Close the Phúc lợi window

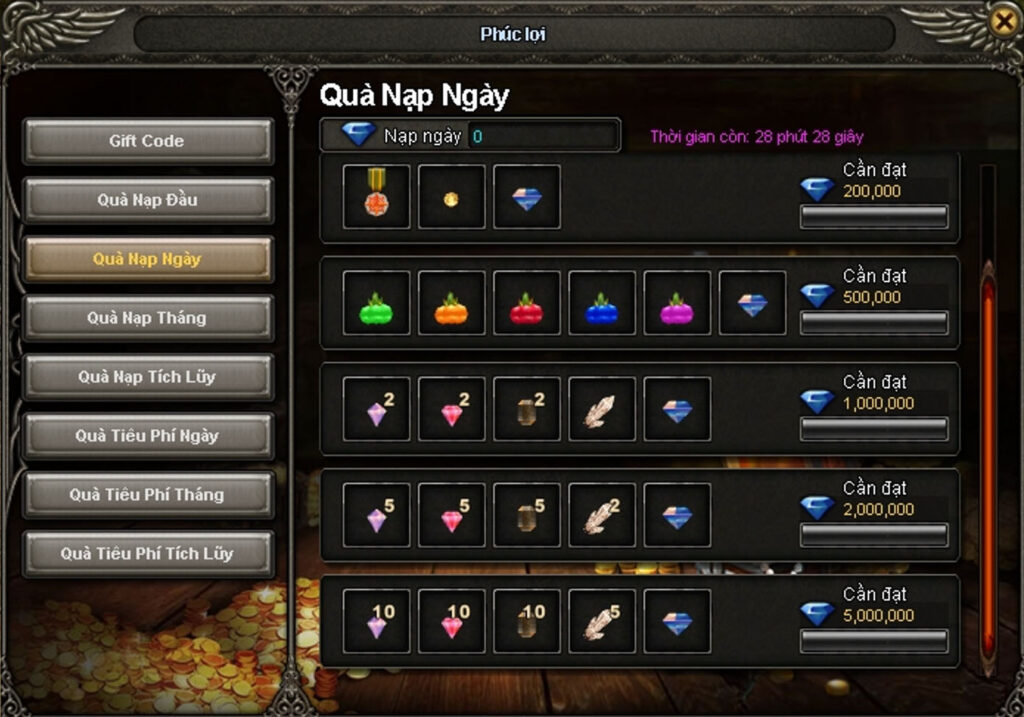[x=1003, y=22]
